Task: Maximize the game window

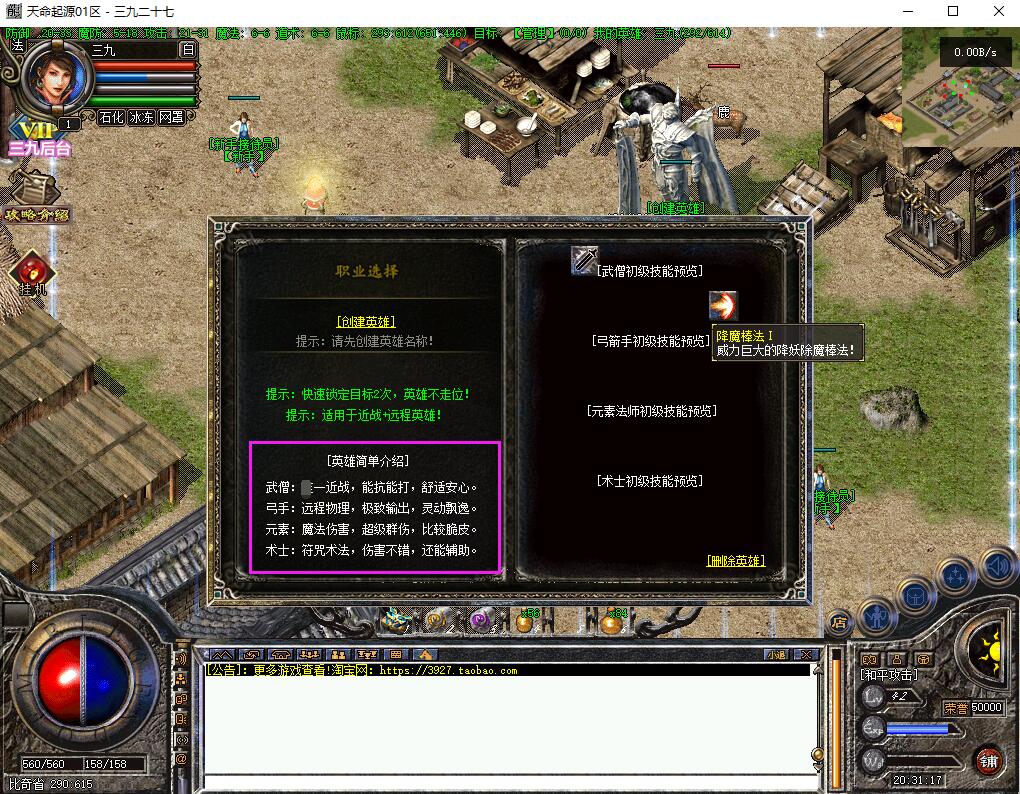Action: (x=953, y=11)
